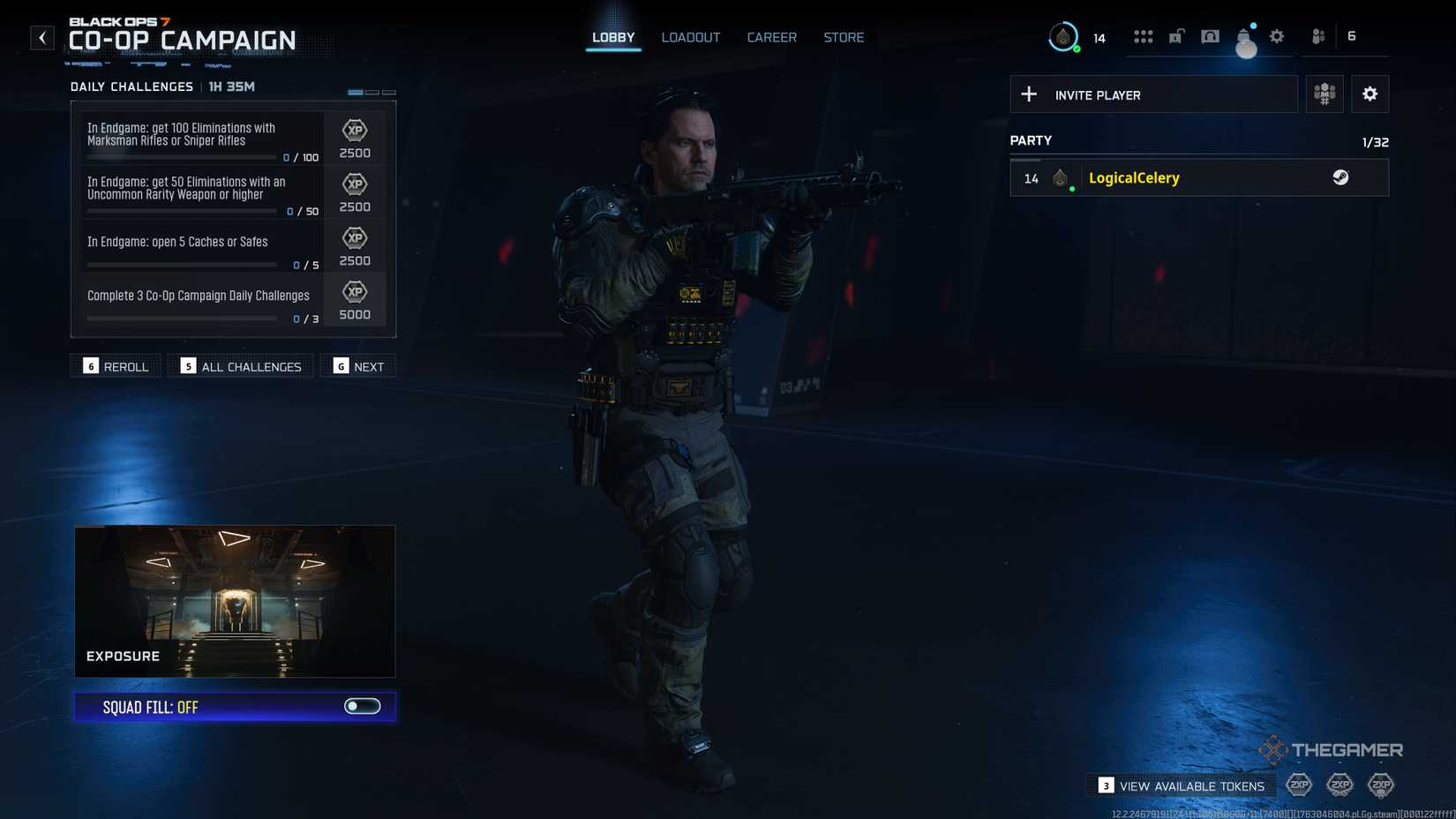This screenshot has width=1456, height=819.
Task: Open the social panel showing 6 friends
Action: [1317, 36]
